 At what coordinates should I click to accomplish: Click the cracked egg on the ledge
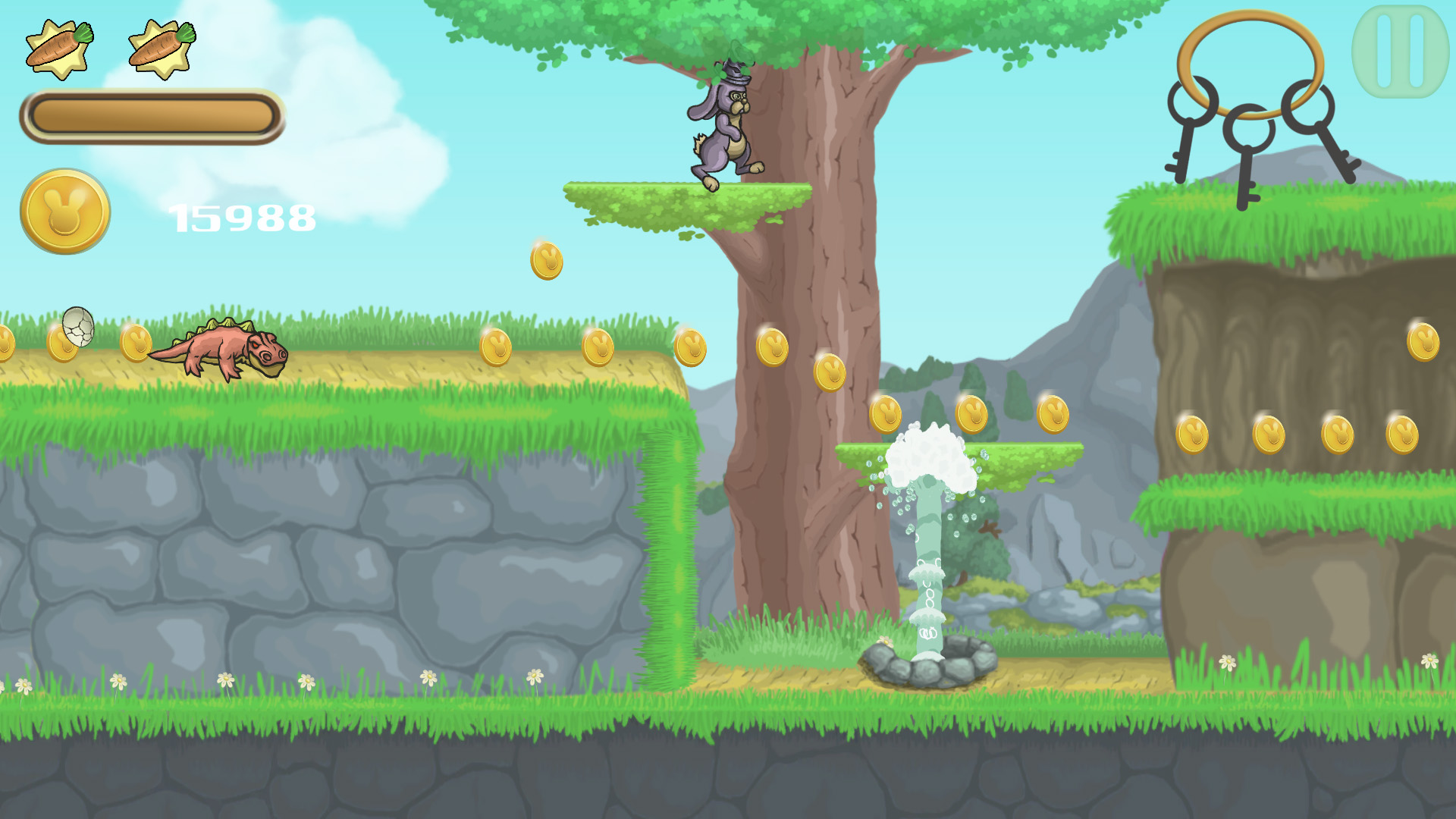tap(78, 332)
